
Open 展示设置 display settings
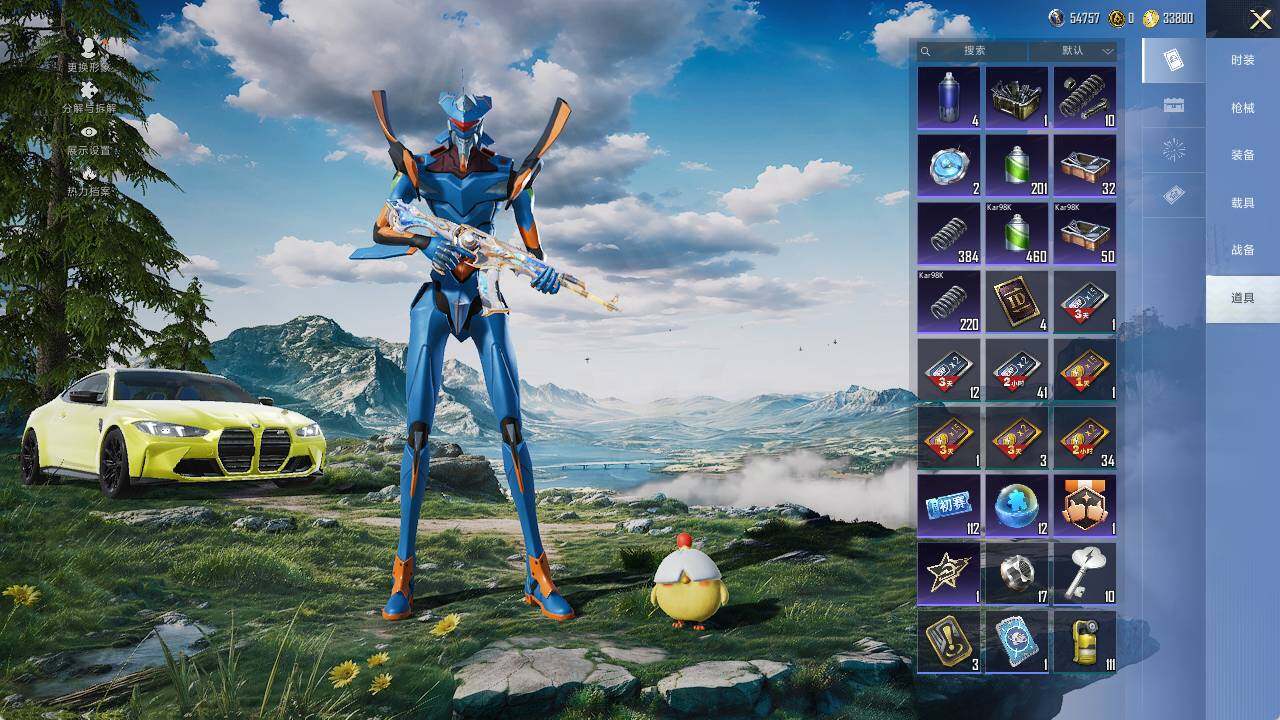point(89,139)
